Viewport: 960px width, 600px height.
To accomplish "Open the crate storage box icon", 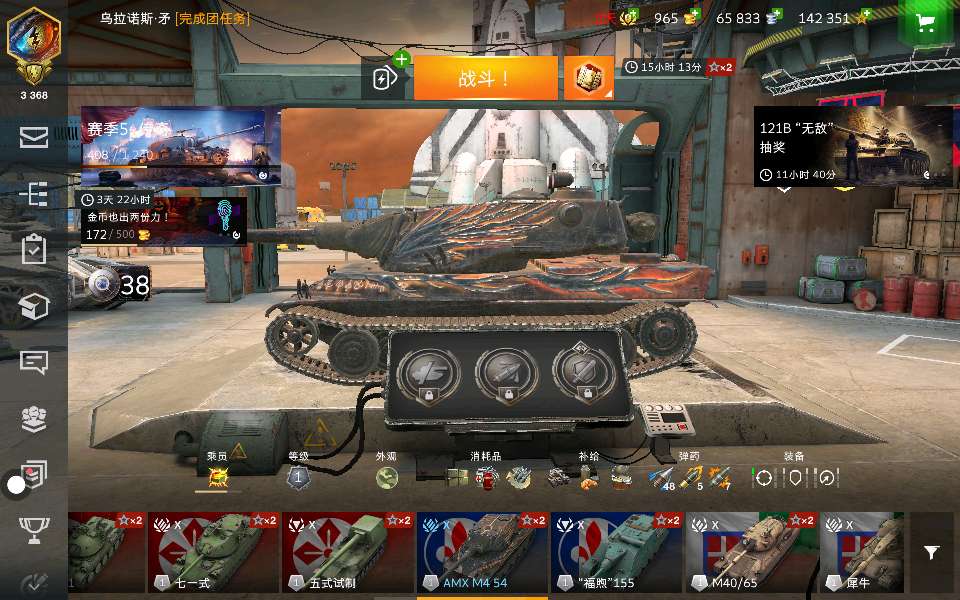I will click(33, 306).
